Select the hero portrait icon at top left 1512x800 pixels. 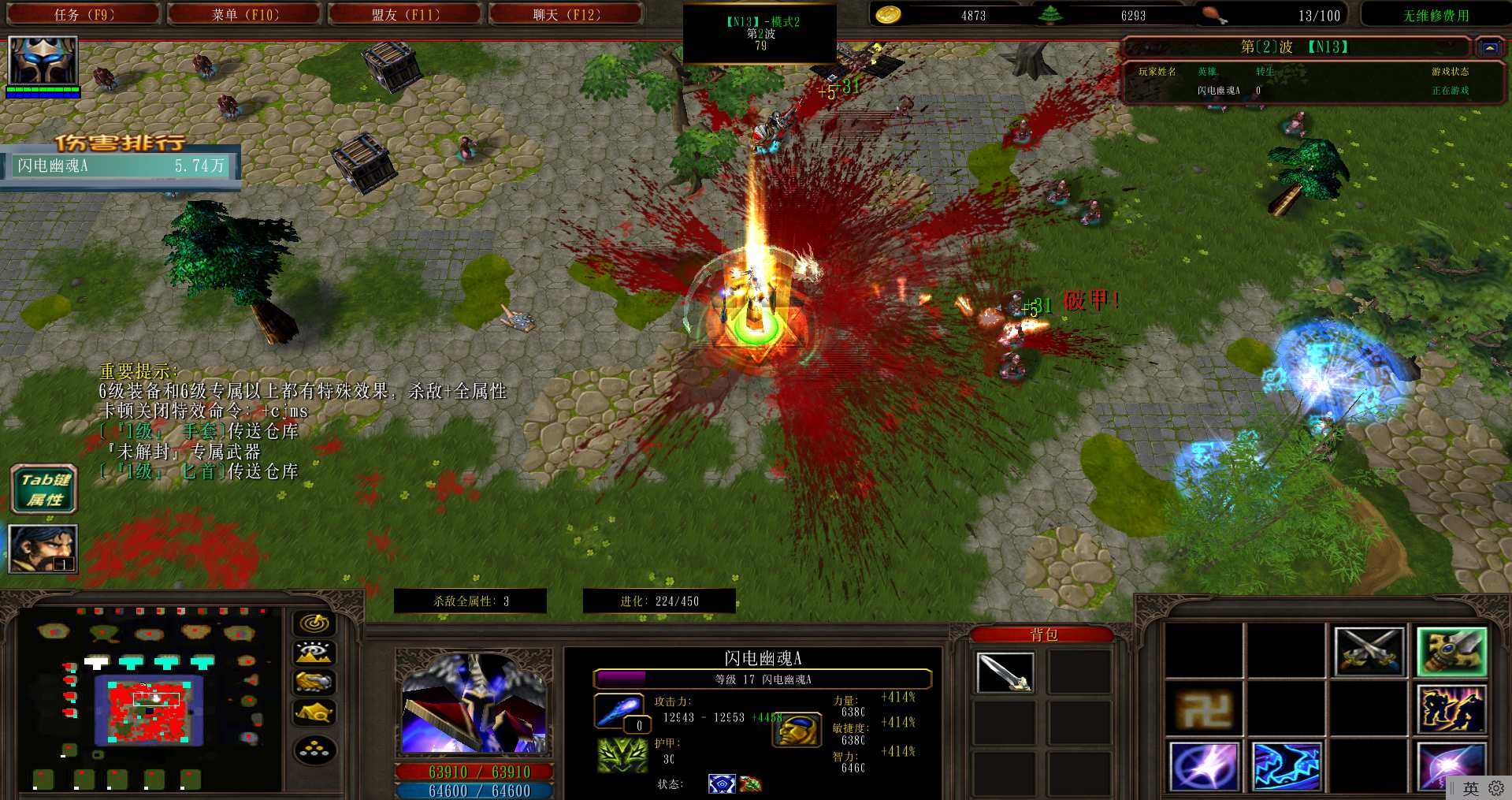[x=43, y=61]
